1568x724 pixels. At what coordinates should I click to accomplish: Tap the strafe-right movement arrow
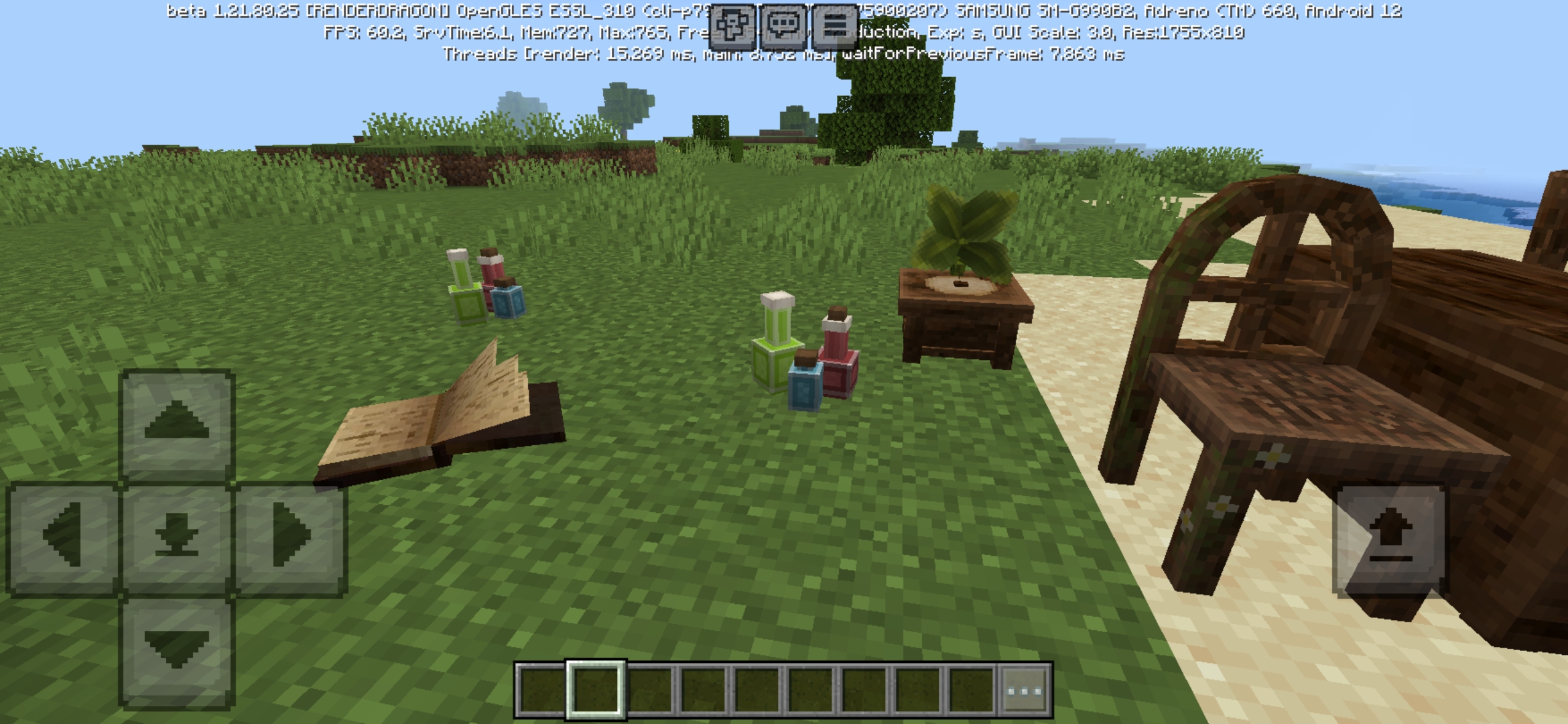pyautogui.click(x=291, y=533)
